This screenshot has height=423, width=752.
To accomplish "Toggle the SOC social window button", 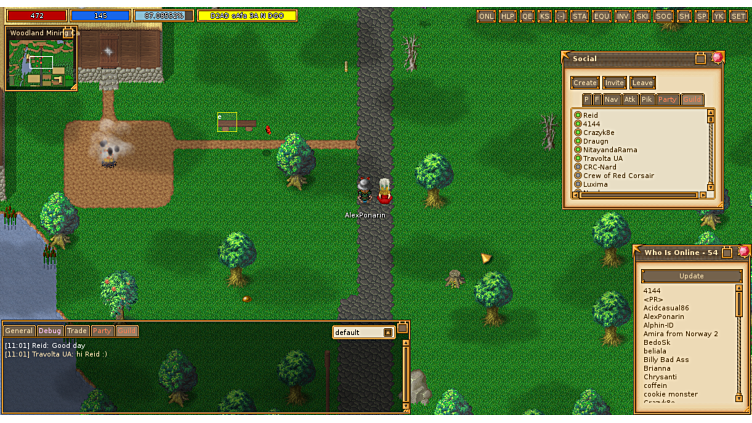I will point(664,16).
